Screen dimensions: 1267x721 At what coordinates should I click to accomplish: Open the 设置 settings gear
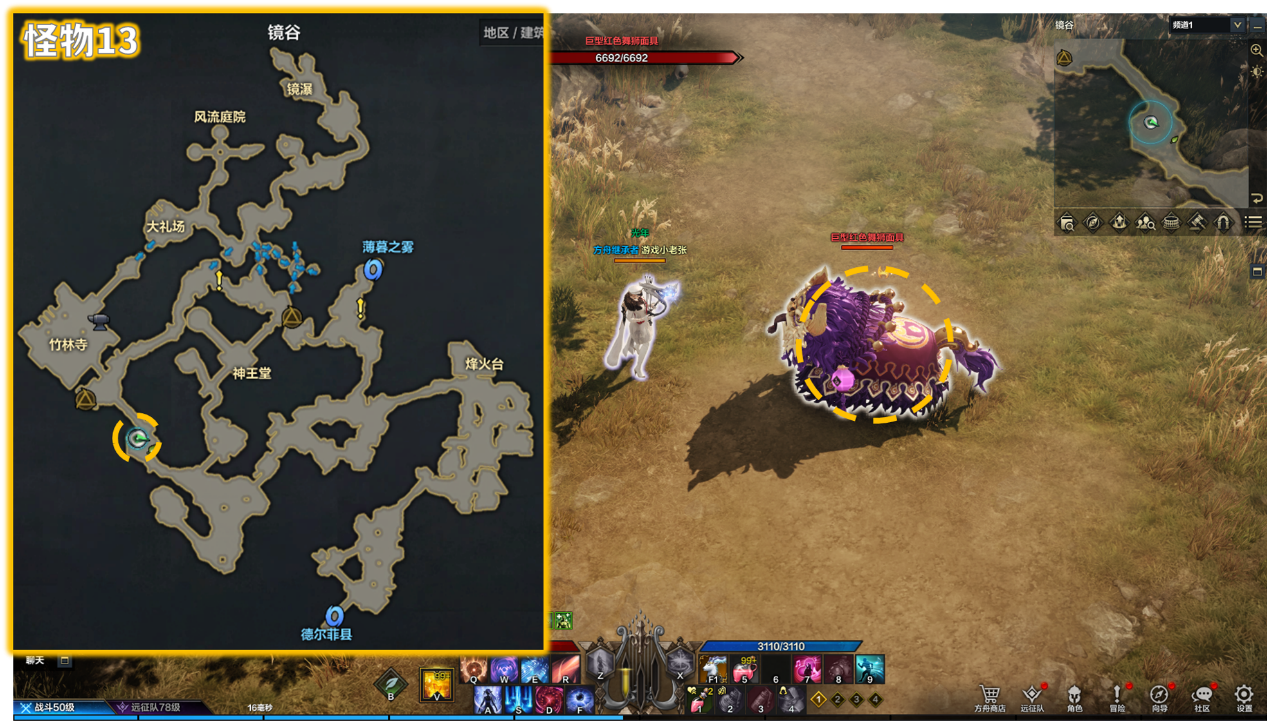[x=1244, y=694]
